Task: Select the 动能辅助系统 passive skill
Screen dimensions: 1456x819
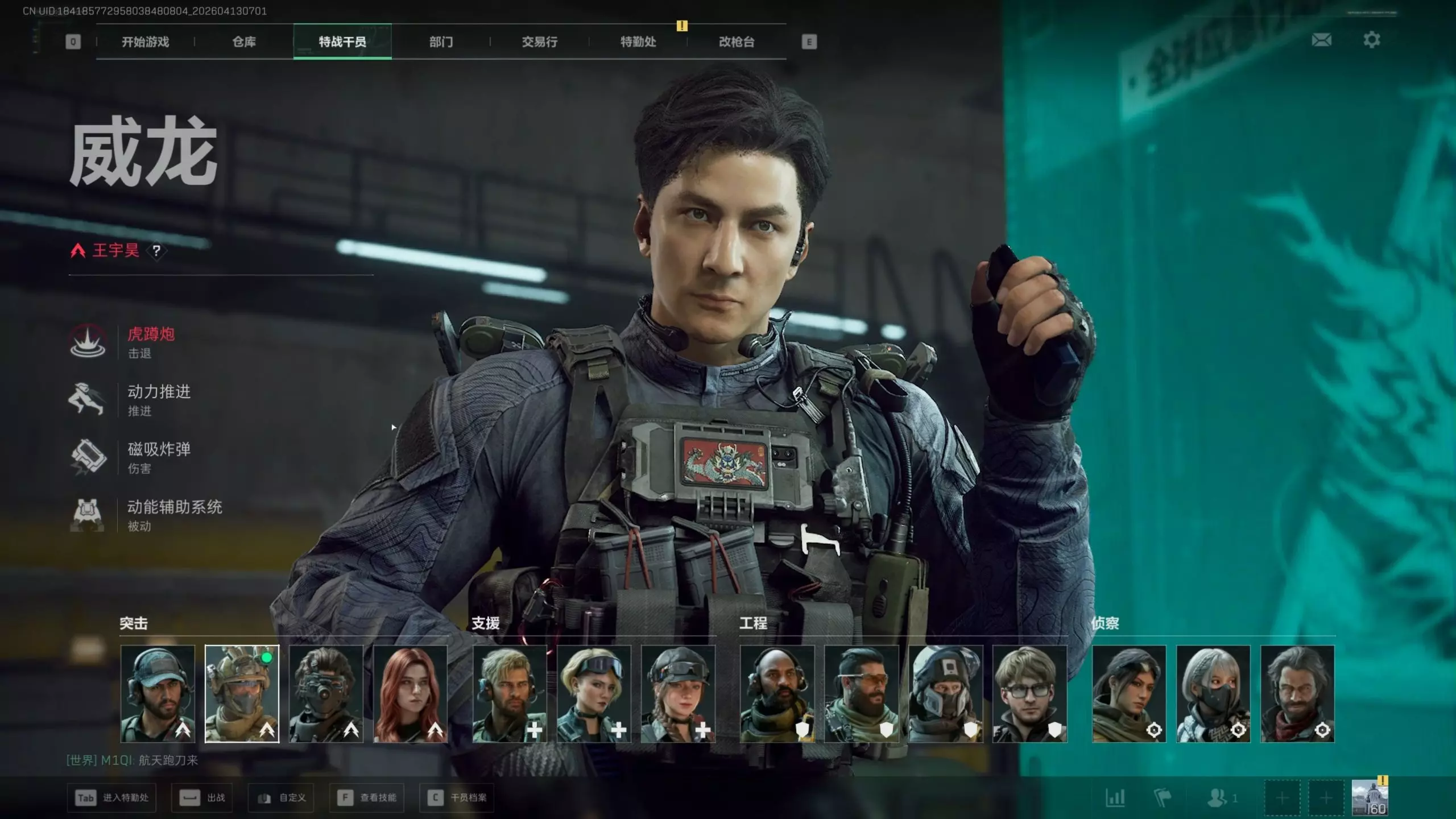Action: tap(174, 514)
